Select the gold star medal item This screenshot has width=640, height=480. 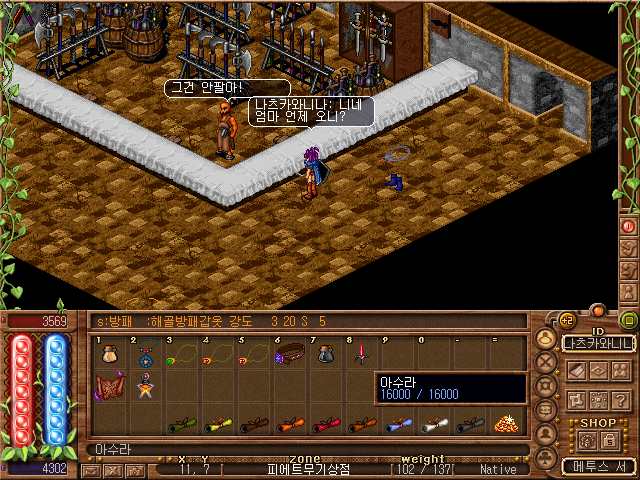[x=146, y=386]
